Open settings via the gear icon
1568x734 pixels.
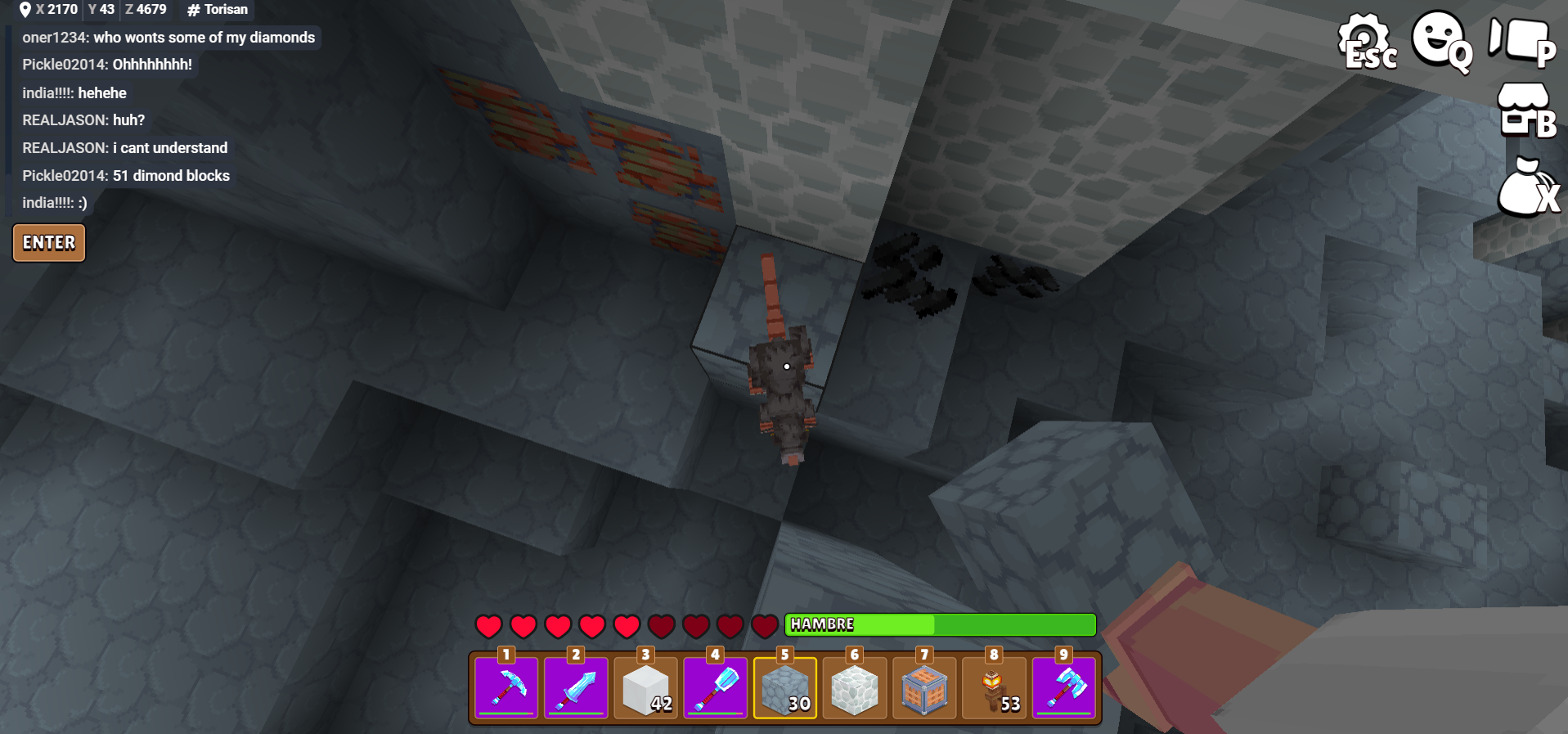point(1366,41)
